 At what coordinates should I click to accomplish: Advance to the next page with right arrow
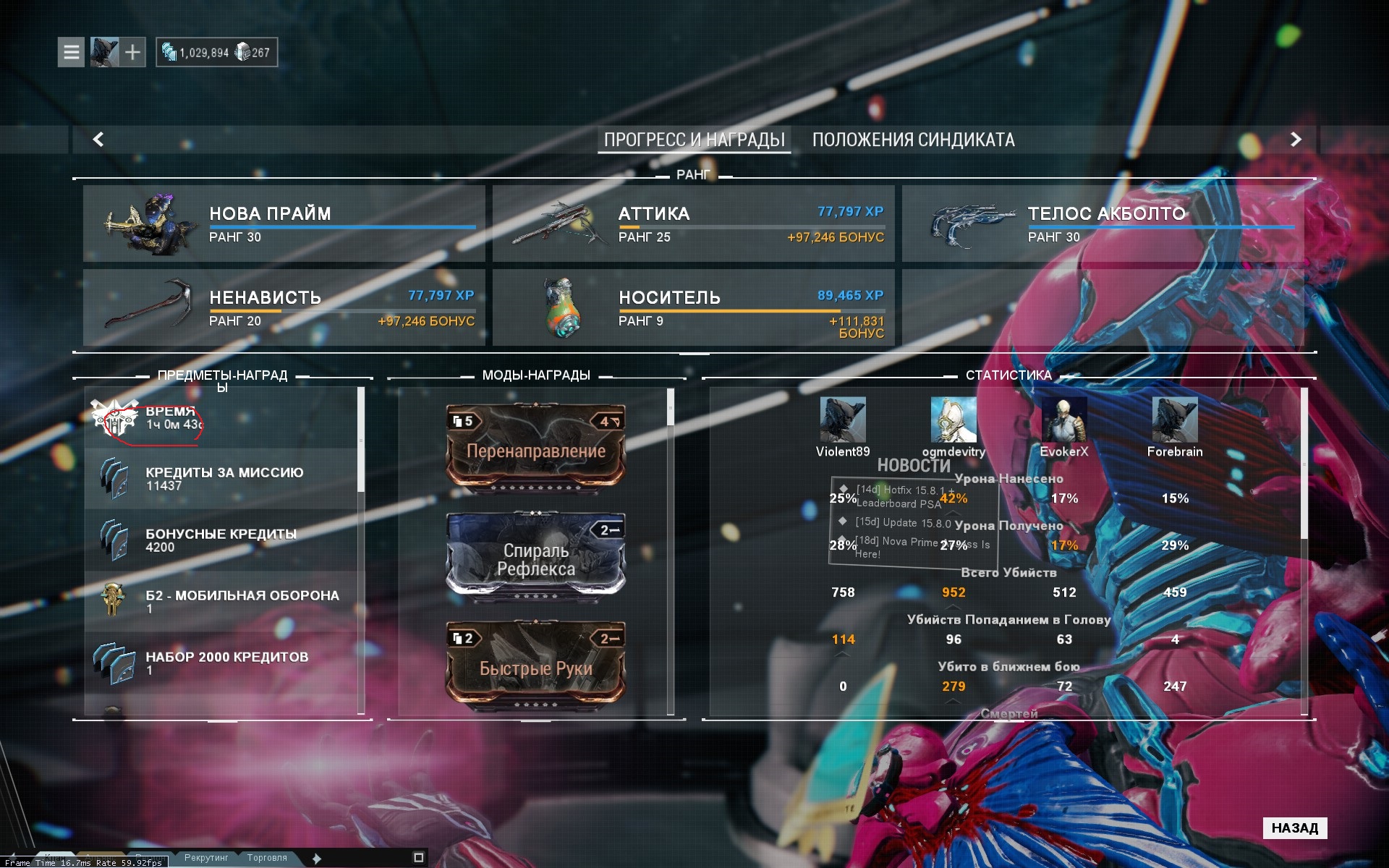[x=1295, y=139]
